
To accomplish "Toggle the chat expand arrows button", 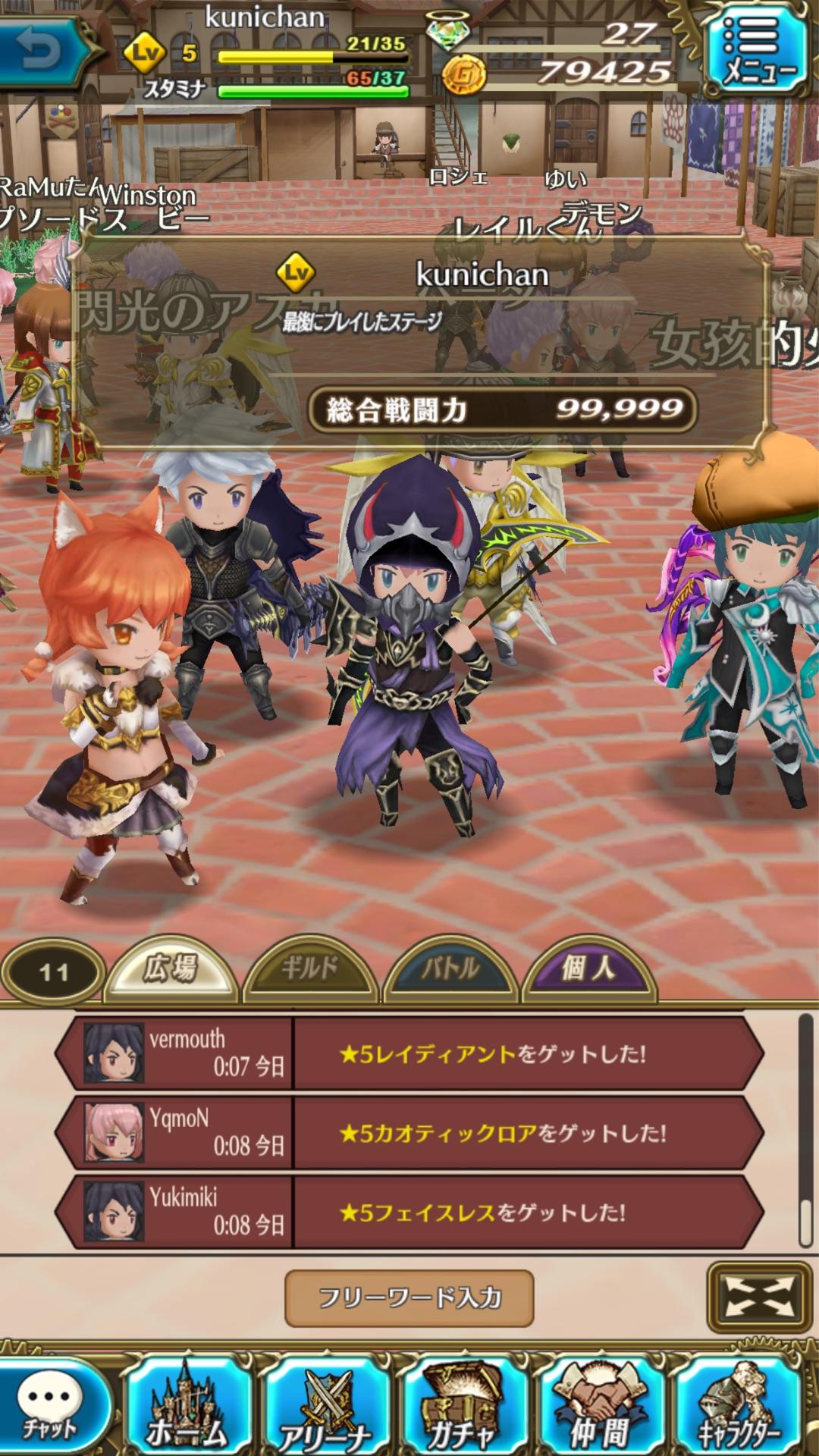I will [760, 1297].
